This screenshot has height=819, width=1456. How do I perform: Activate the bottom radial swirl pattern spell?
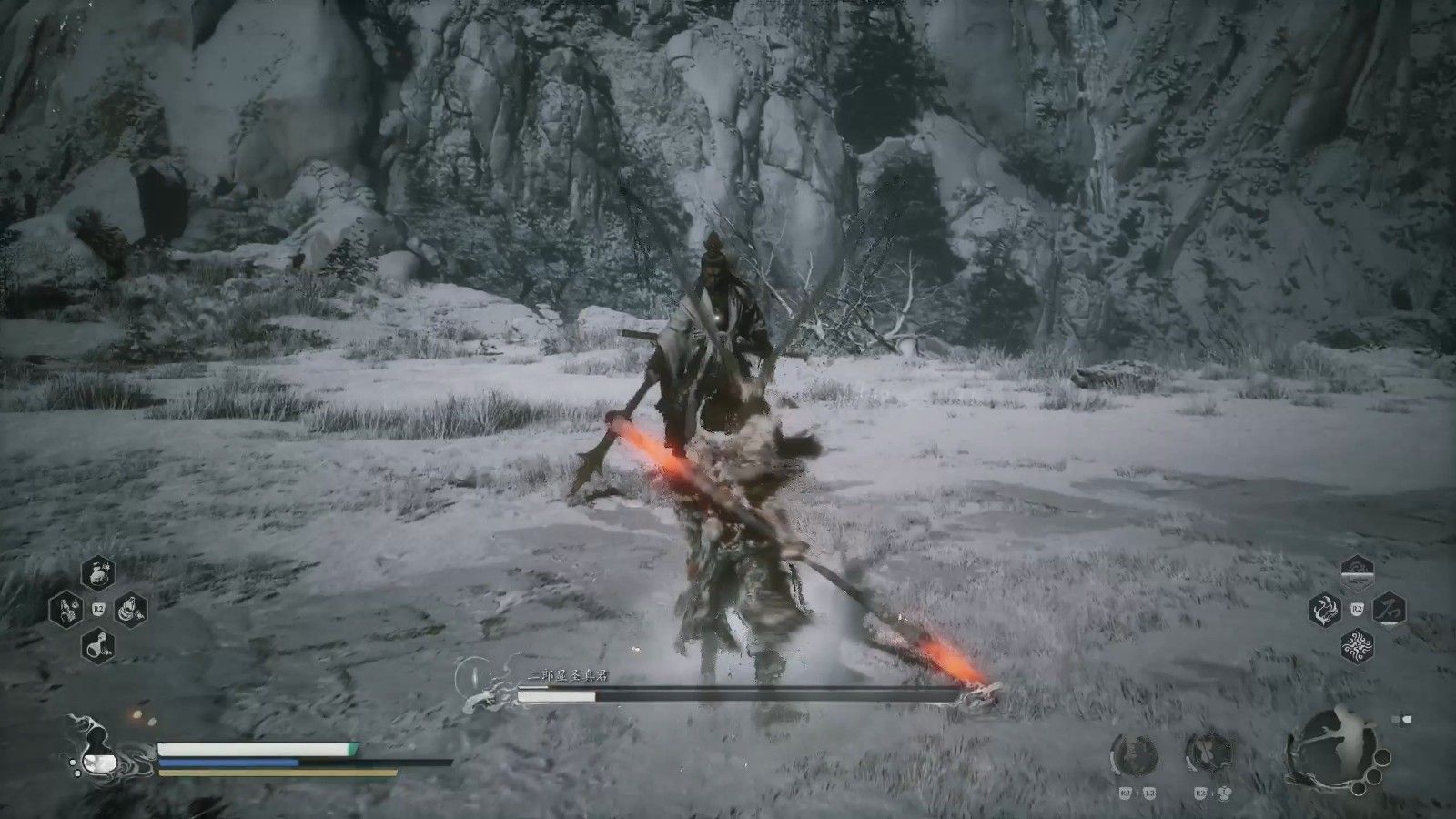[1358, 646]
